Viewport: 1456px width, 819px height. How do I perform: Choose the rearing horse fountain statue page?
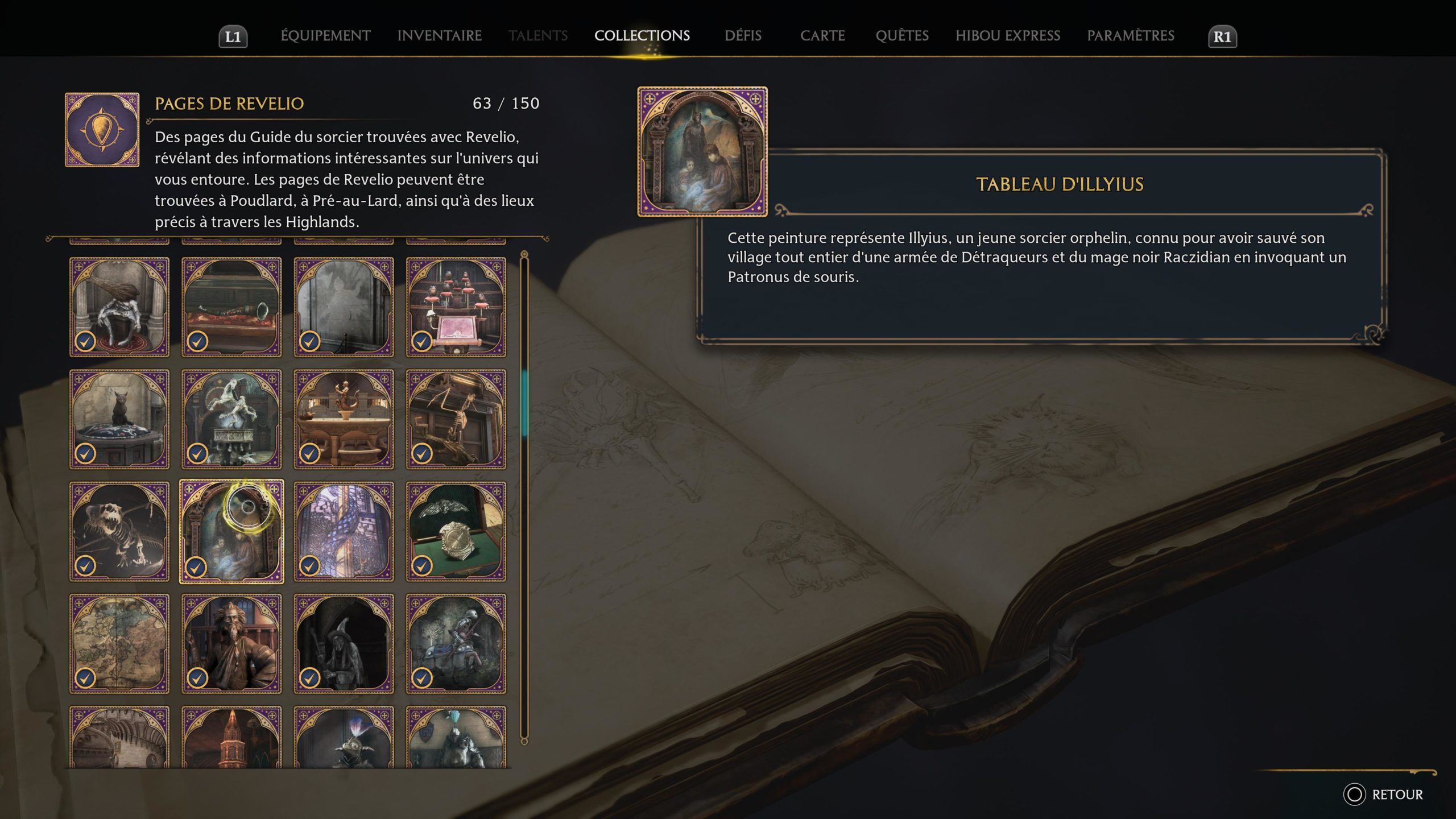(231, 419)
